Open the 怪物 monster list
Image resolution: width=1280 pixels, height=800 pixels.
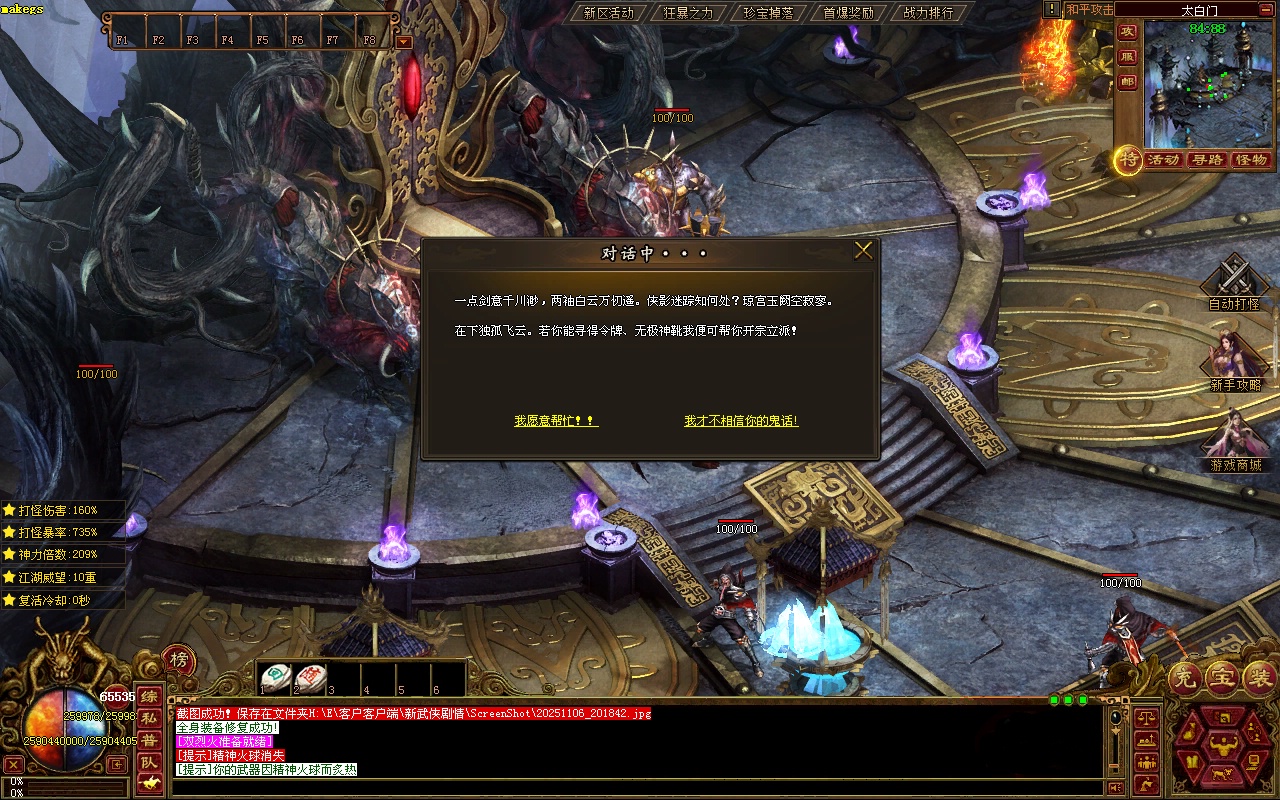[x=1251, y=160]
